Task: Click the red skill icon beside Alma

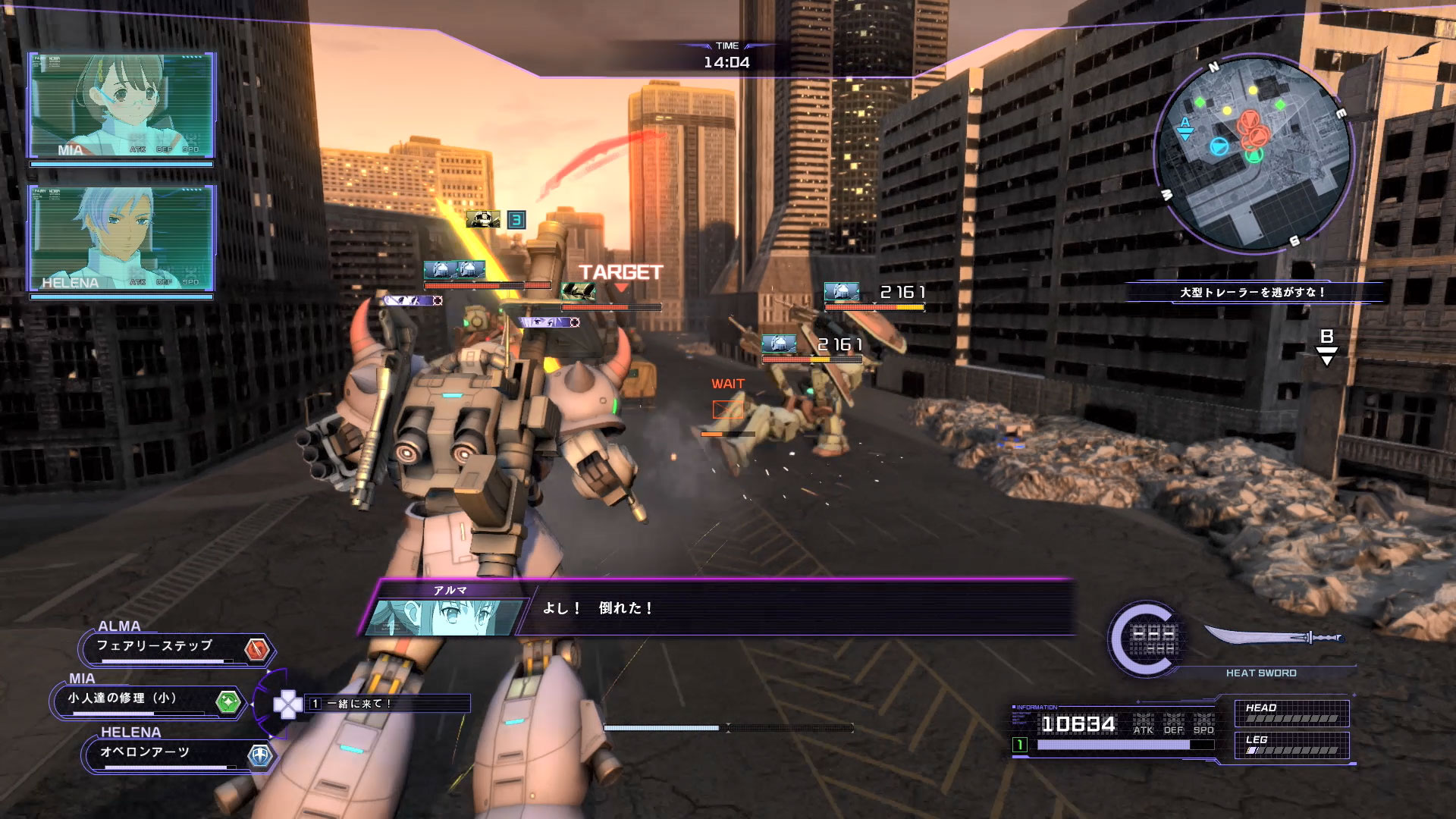Action: 257,649
